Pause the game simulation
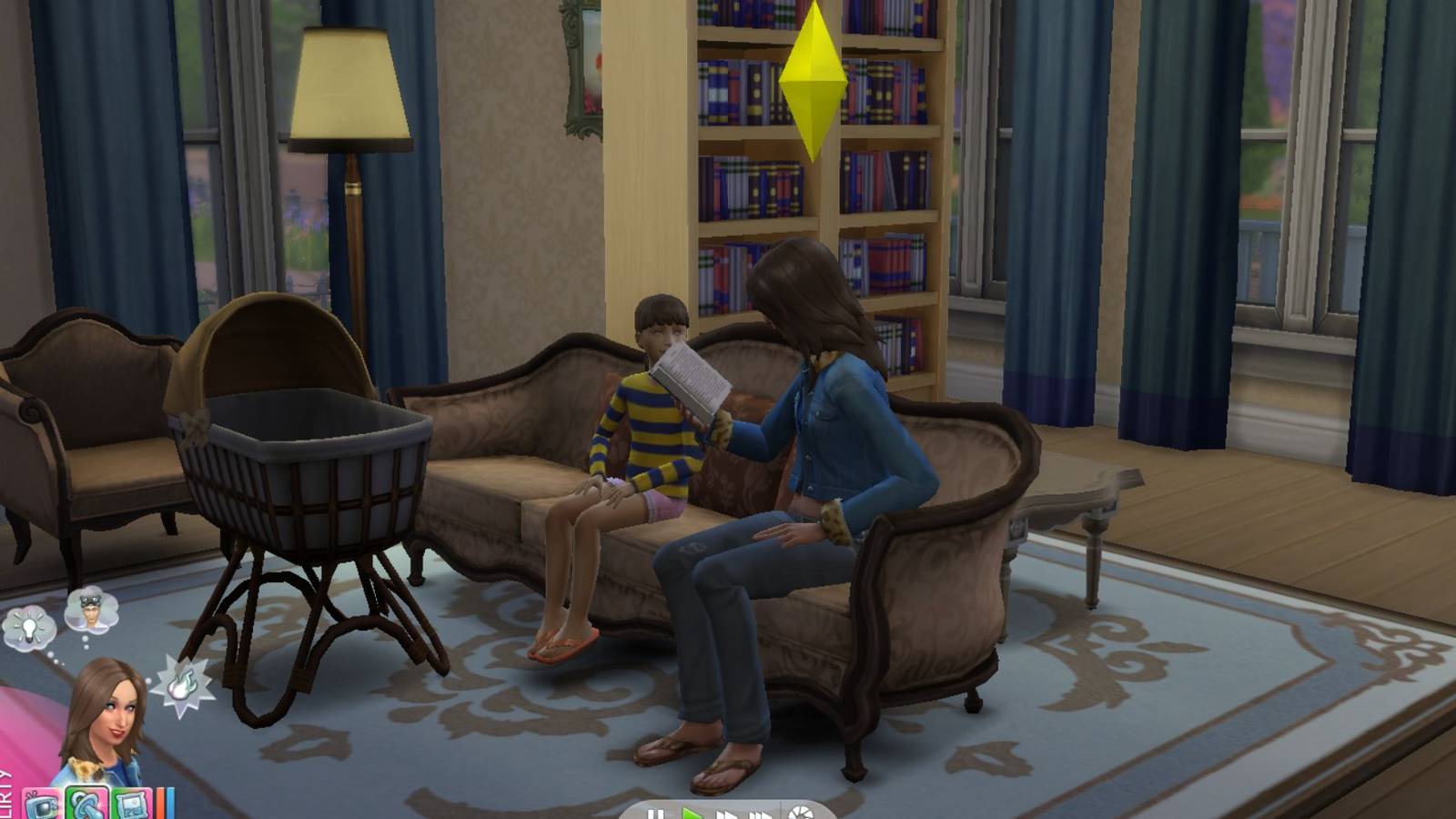1456x819 pixels. (657, 813)
